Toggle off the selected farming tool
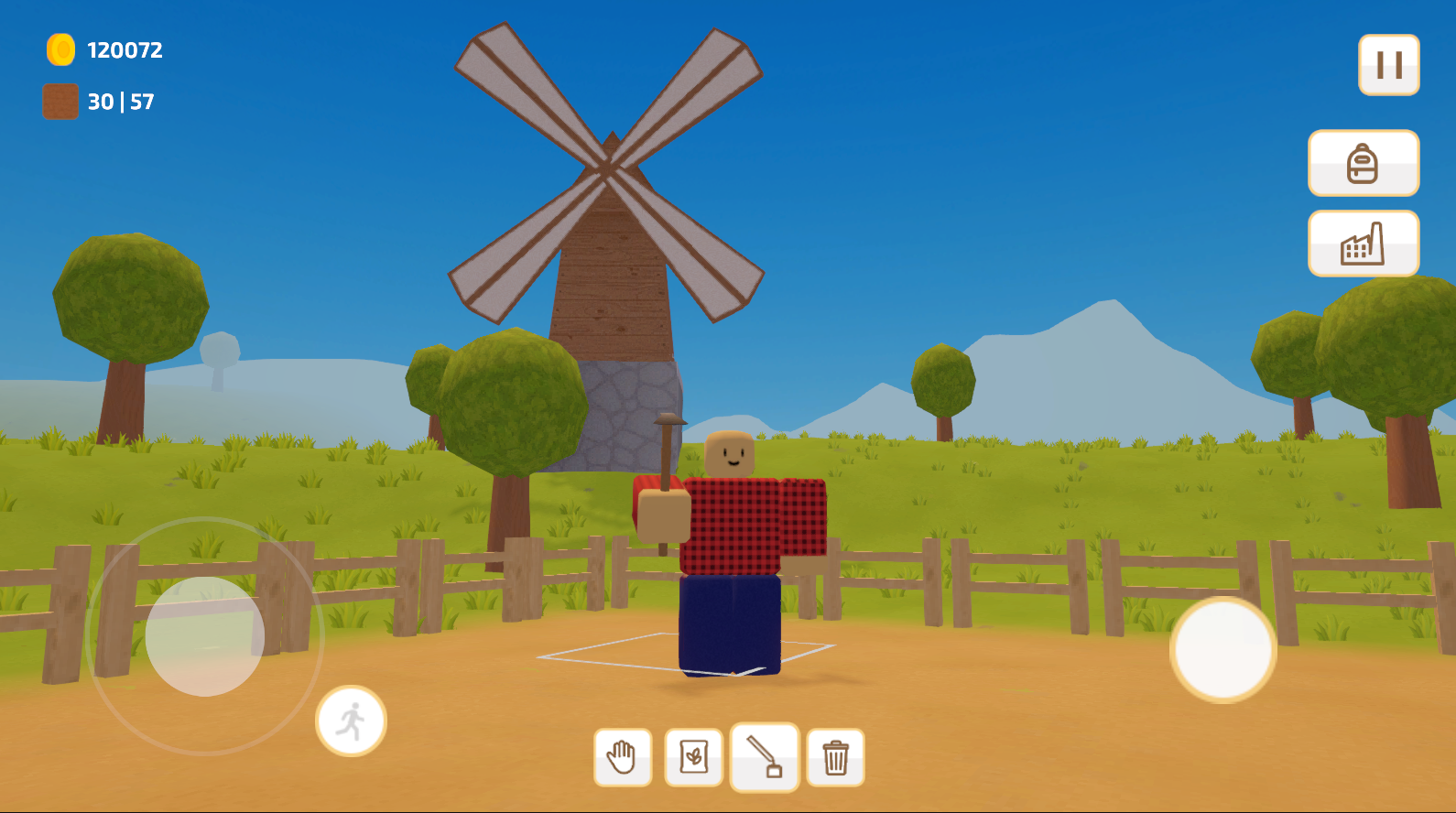 [x=766, y=756]
